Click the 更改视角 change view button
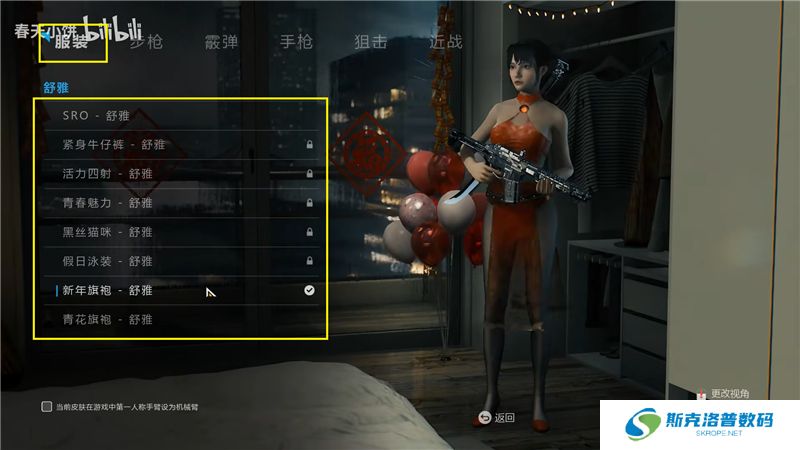The height and width of the screenshot is (450, 800). pyautogui.click(x=722, y=394)
